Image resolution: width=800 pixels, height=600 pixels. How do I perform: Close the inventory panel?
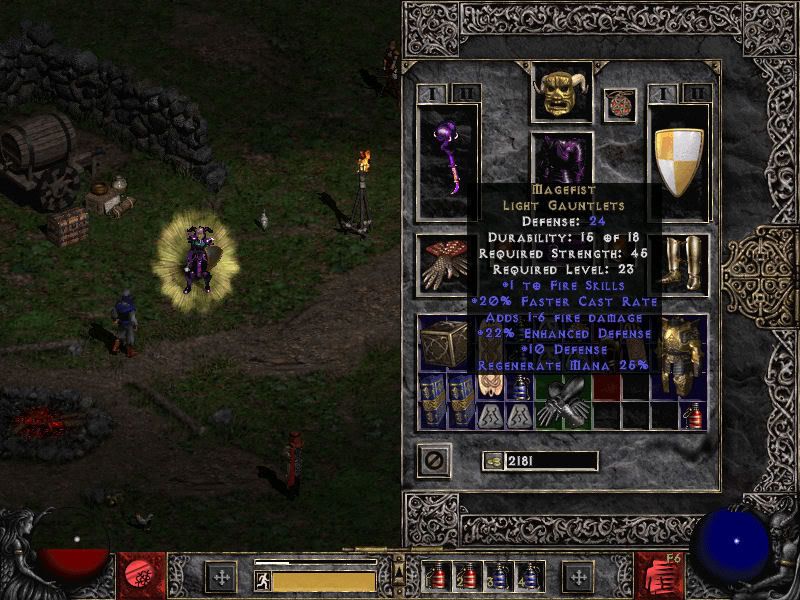tap(436, 461)
